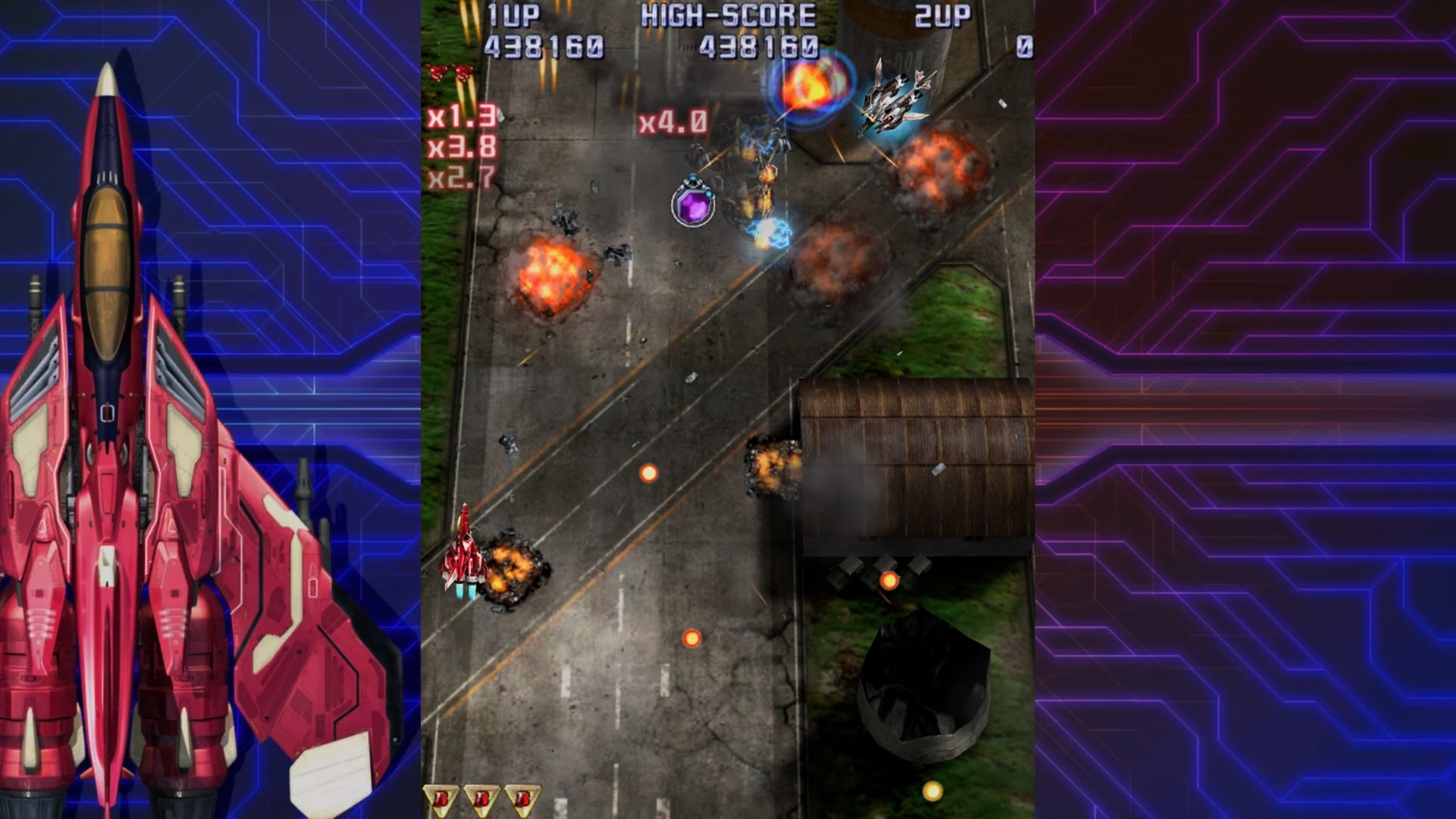
Task: Select the first red B bomb icon
Action: tap(441, 799)
